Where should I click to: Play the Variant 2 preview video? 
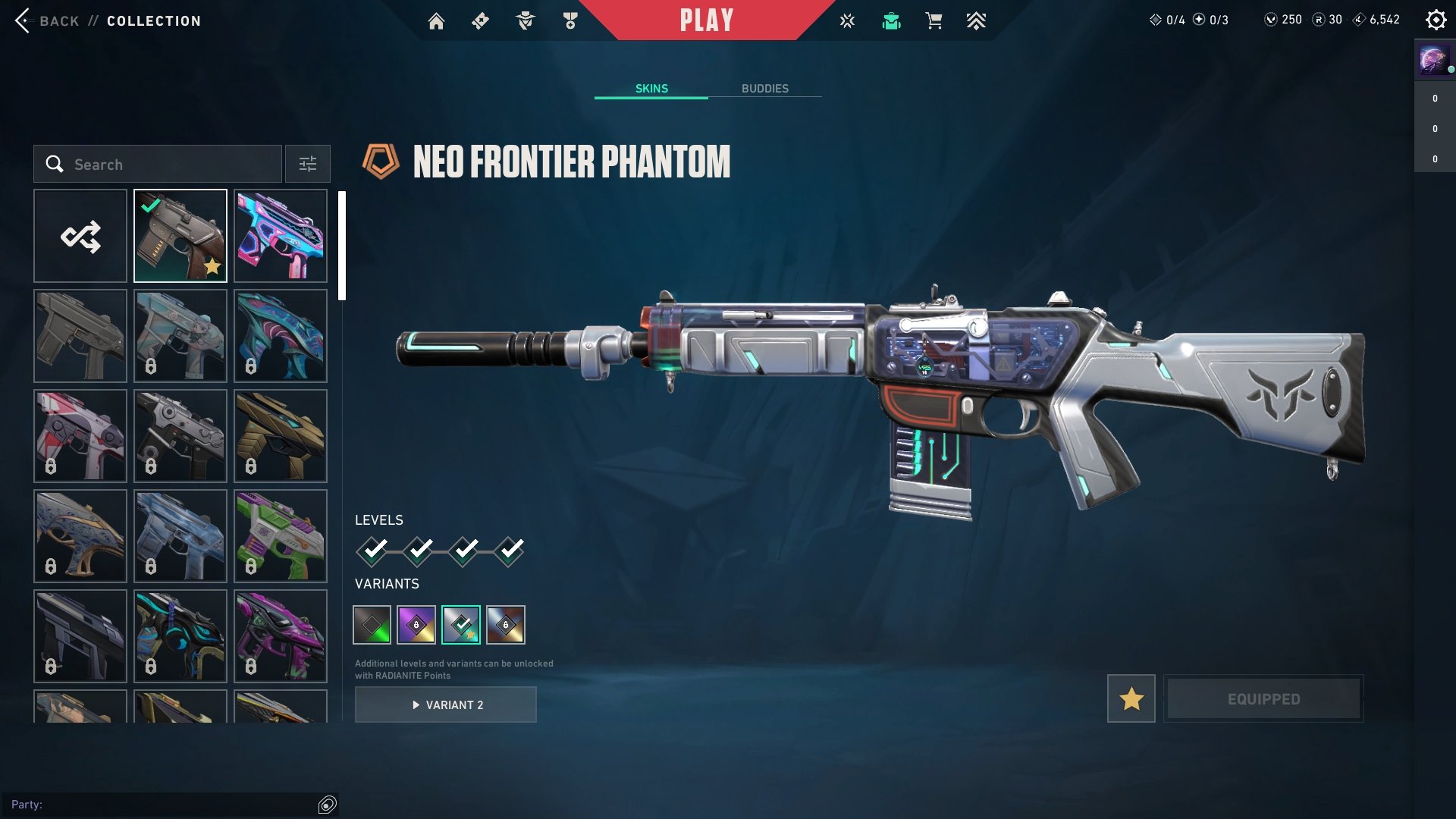[x=446, y=705]
